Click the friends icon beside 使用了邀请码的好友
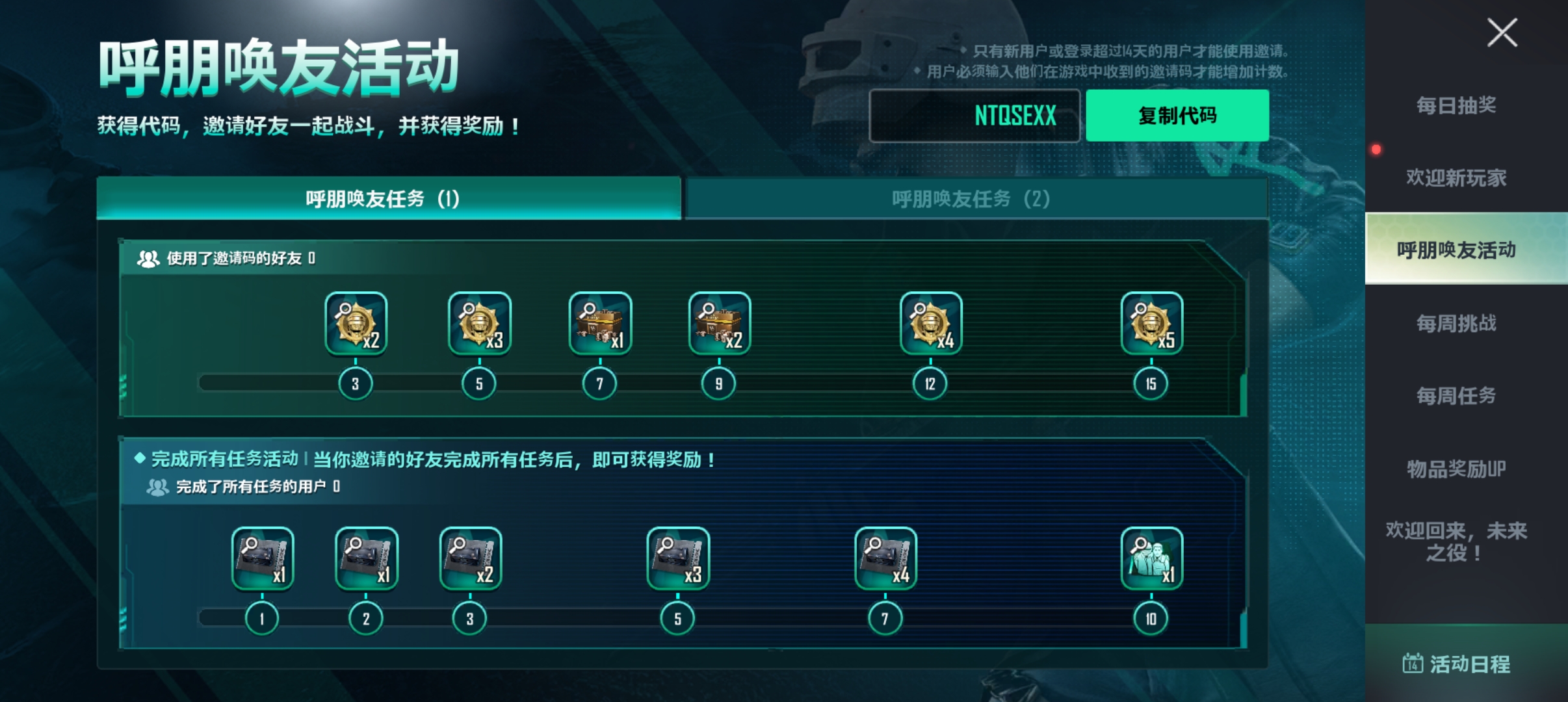The height and width of the screenshot is (702, 1568). [148, 258]
